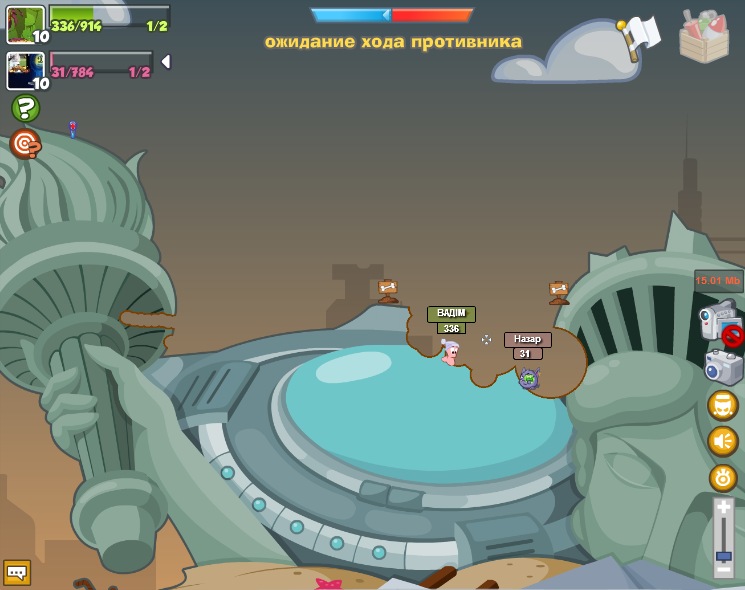The width and height of the screenshot is (745, 590).
Task: Zoom out with the minus button
Action: pyautogui.click(x=723, y=570)
